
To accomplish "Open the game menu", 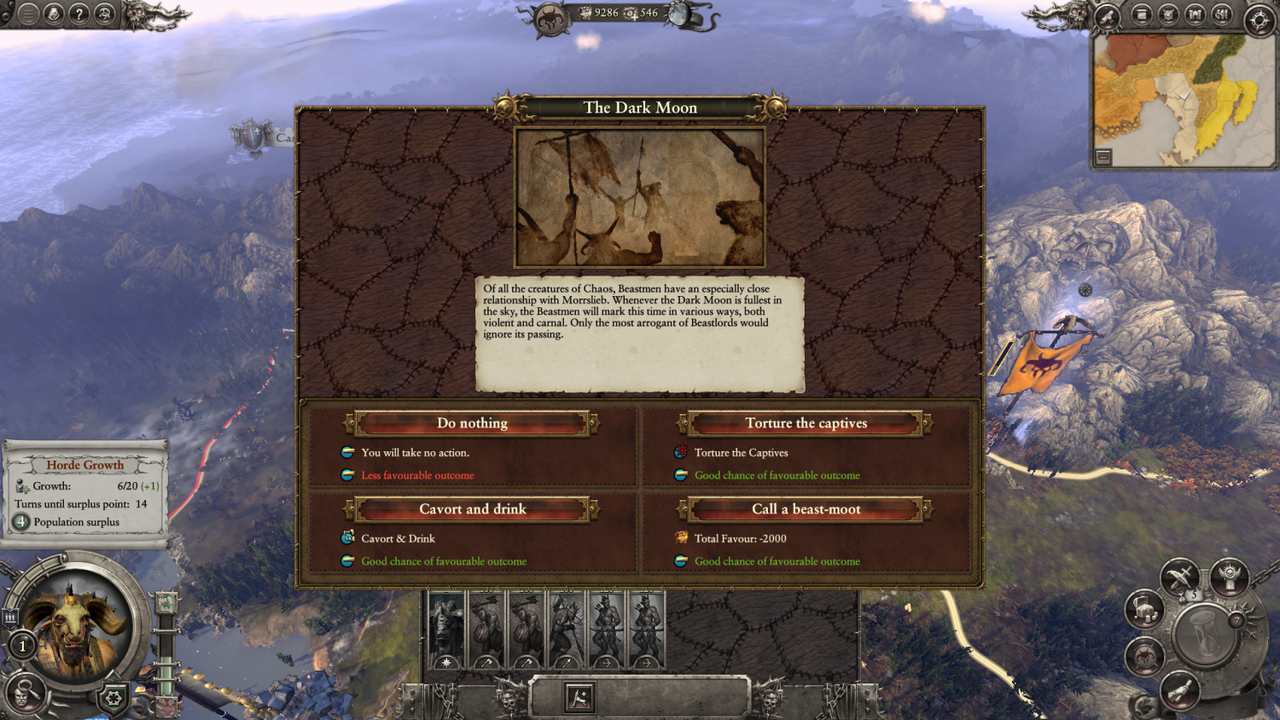I will (x=27, y=15).
